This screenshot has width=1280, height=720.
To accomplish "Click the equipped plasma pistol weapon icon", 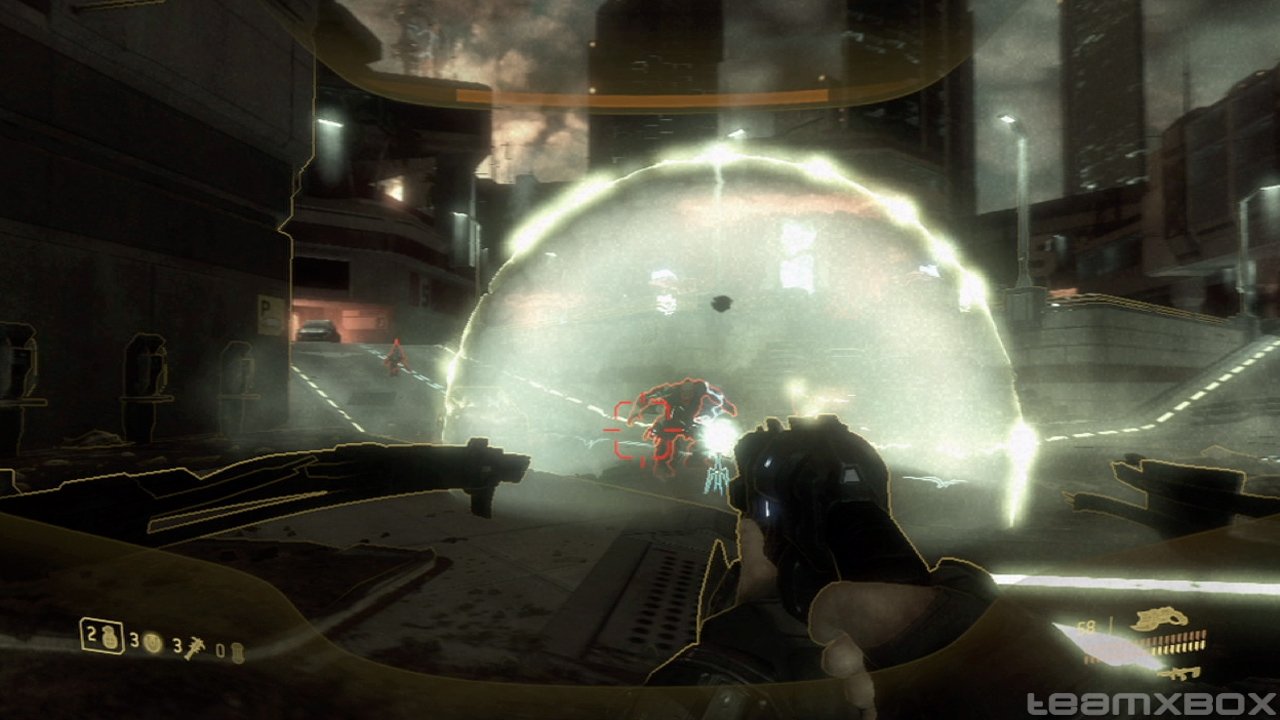I will (1159, 620).
